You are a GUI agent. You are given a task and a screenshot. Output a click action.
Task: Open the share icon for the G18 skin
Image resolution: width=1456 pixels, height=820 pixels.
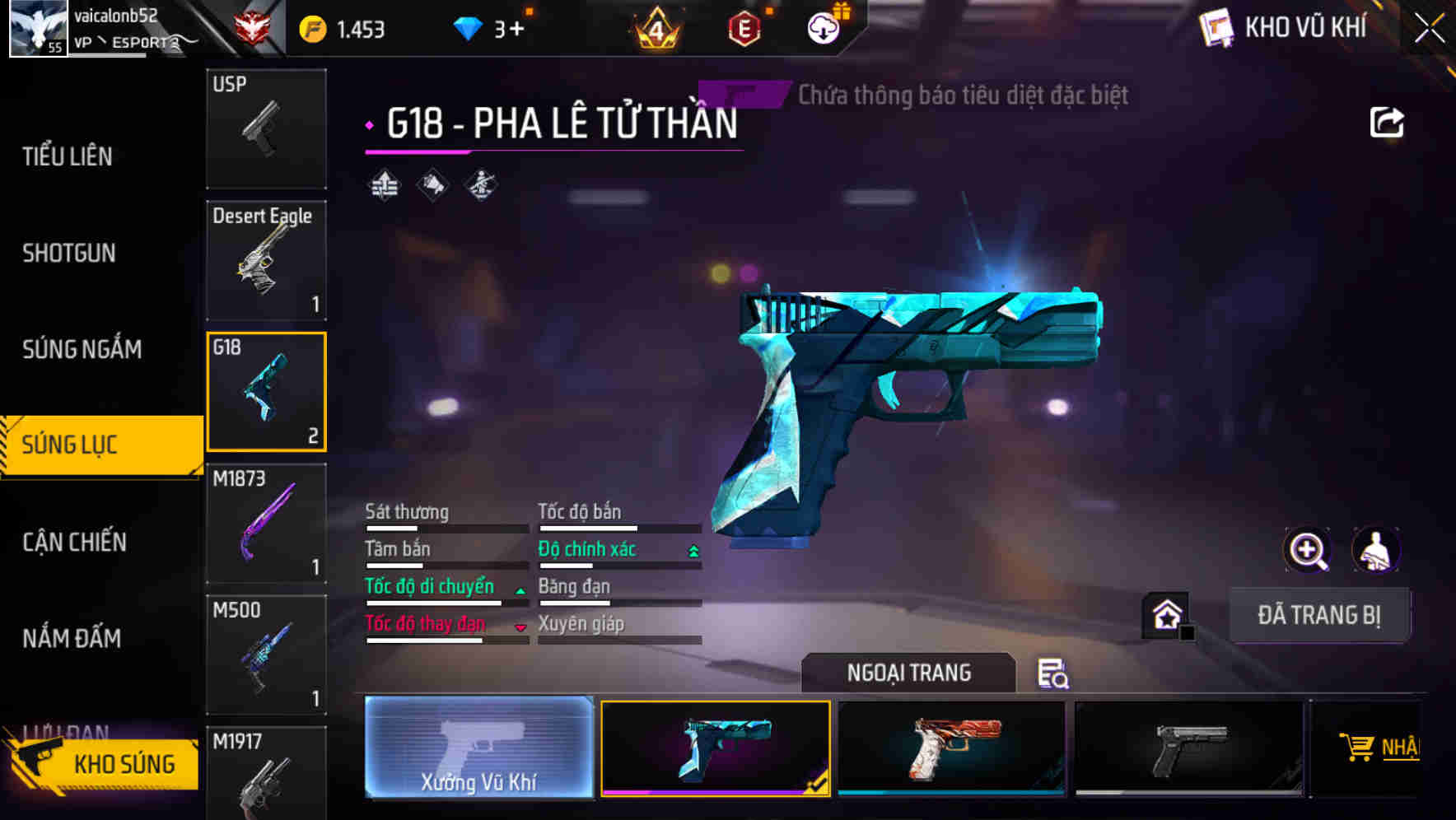click(x=1388, y=121)
